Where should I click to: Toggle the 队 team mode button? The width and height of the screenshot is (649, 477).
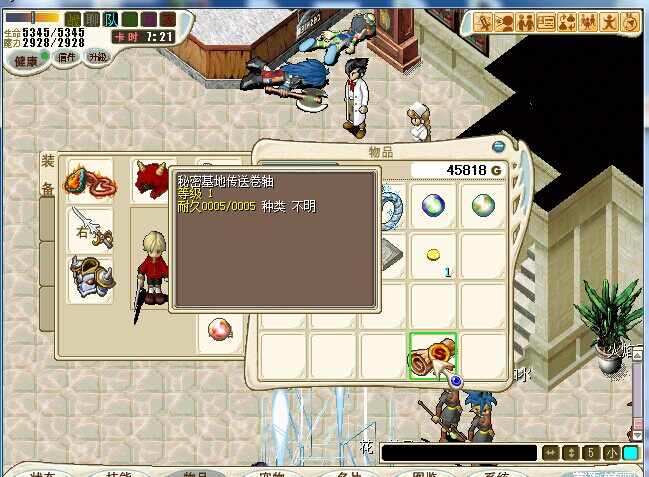tap(109, 18)
